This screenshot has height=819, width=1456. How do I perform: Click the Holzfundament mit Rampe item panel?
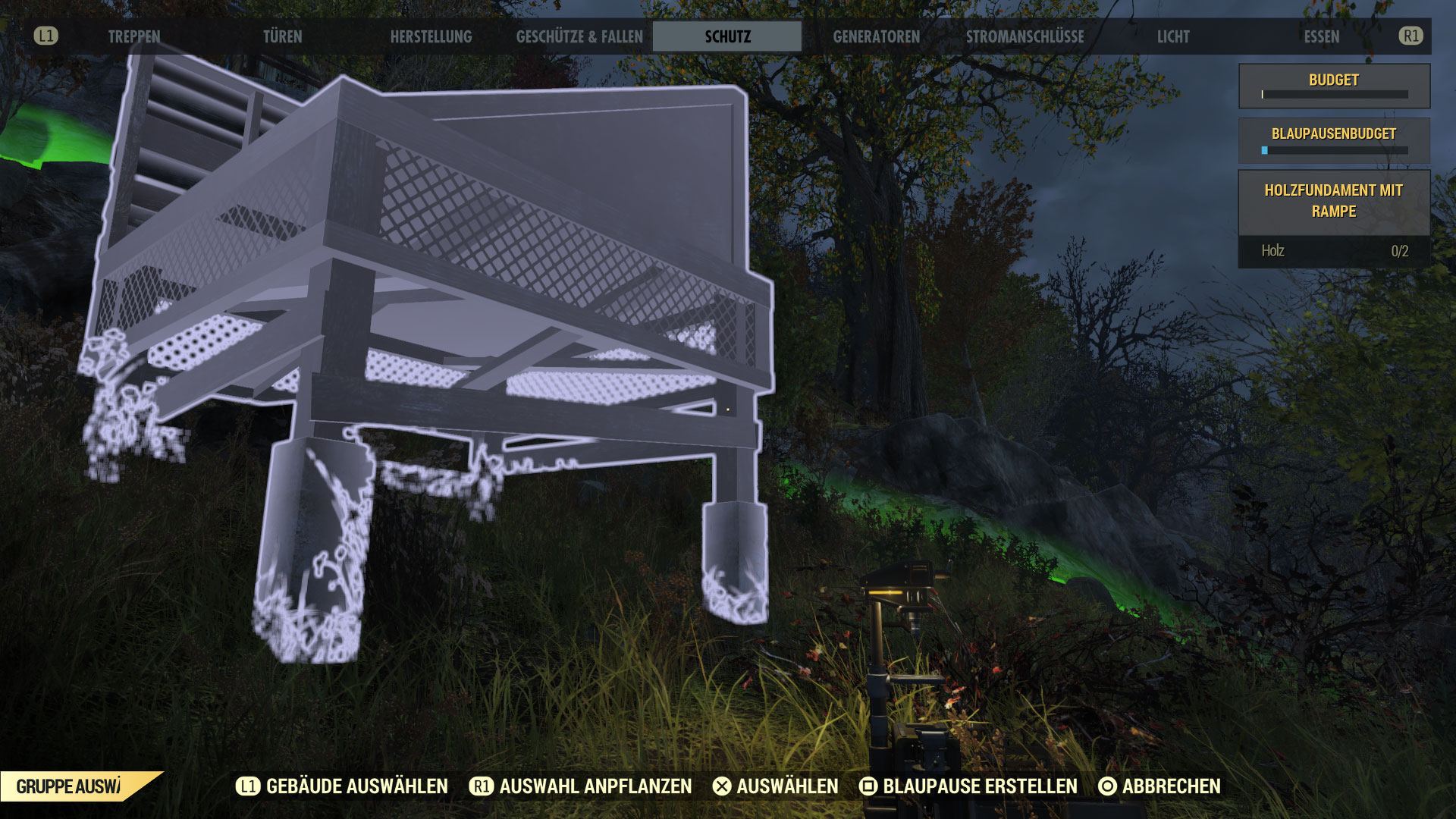tap(1333, 202)
